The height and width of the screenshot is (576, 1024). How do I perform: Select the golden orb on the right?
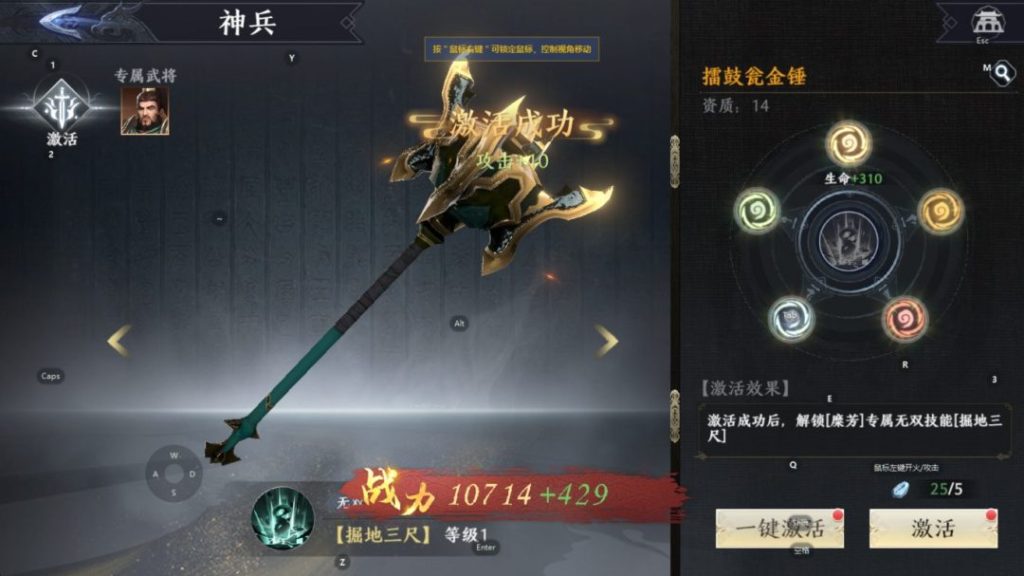coord(940,211)
